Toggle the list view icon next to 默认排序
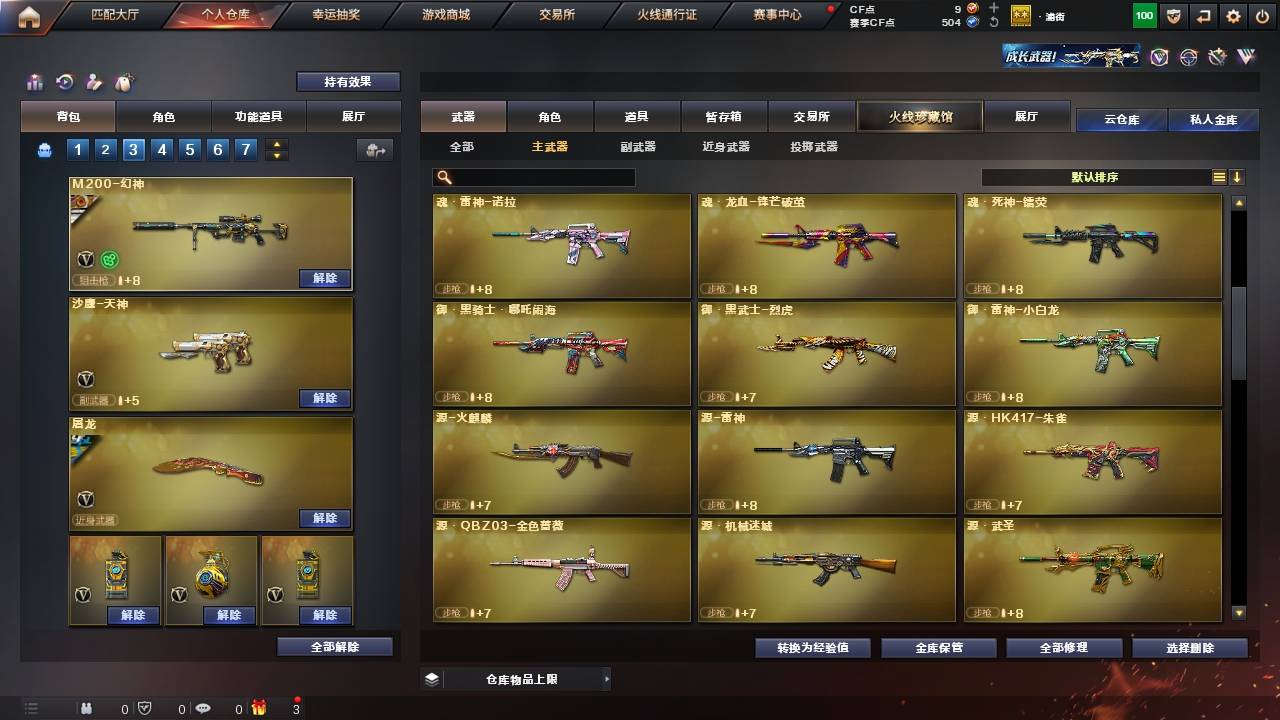 click(1219, 176)
